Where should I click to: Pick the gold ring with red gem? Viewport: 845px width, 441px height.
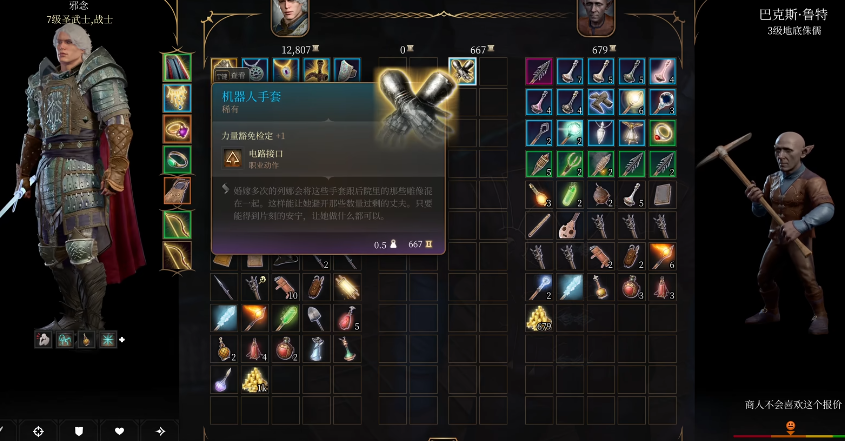tap(662, 132)
